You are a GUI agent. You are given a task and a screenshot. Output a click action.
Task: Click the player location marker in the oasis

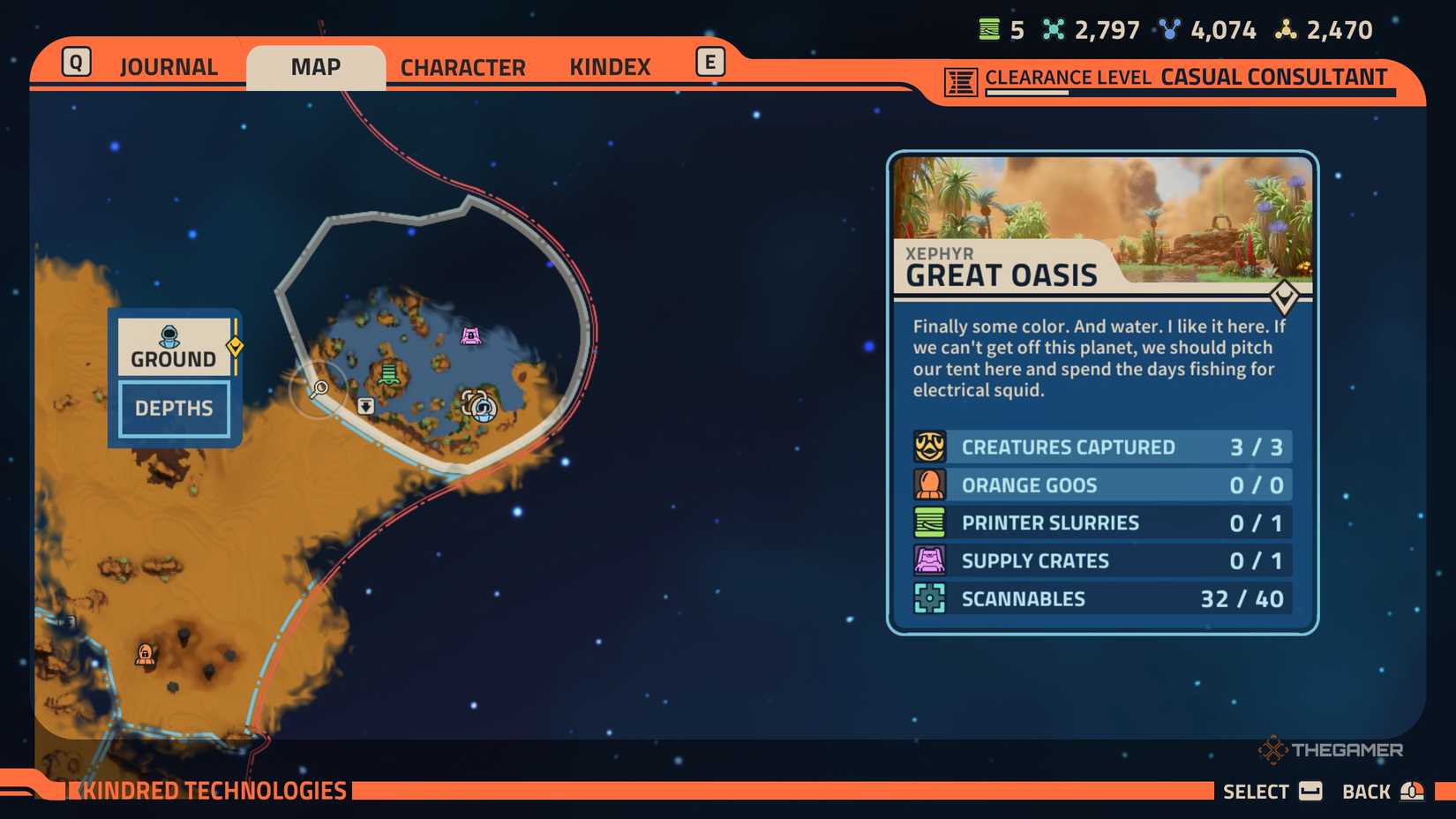[482, 409]
